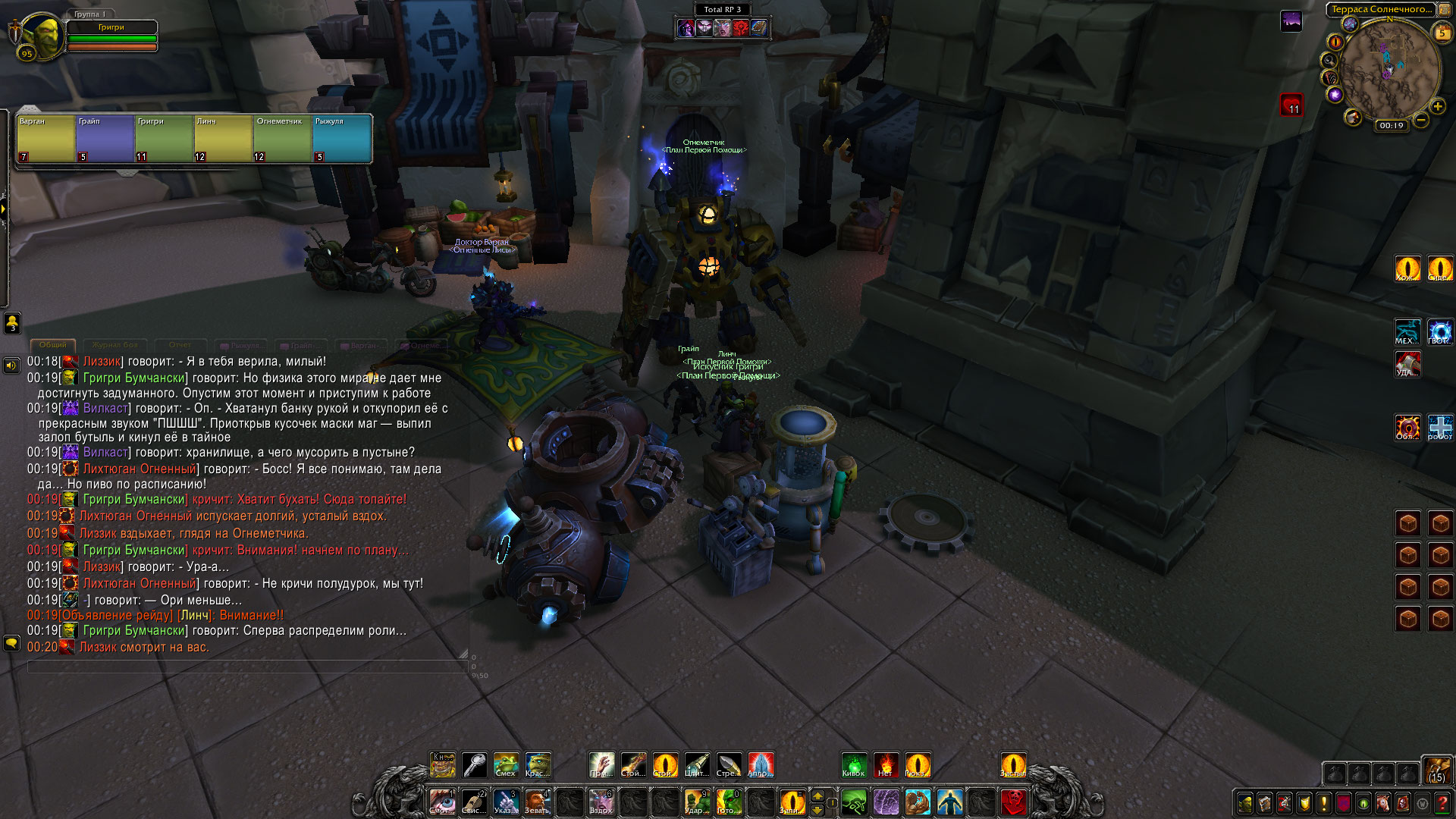Page the action bar up with arrow
Screen dimensions: 1456x819
pyautogui.click(x=817, y=795)
